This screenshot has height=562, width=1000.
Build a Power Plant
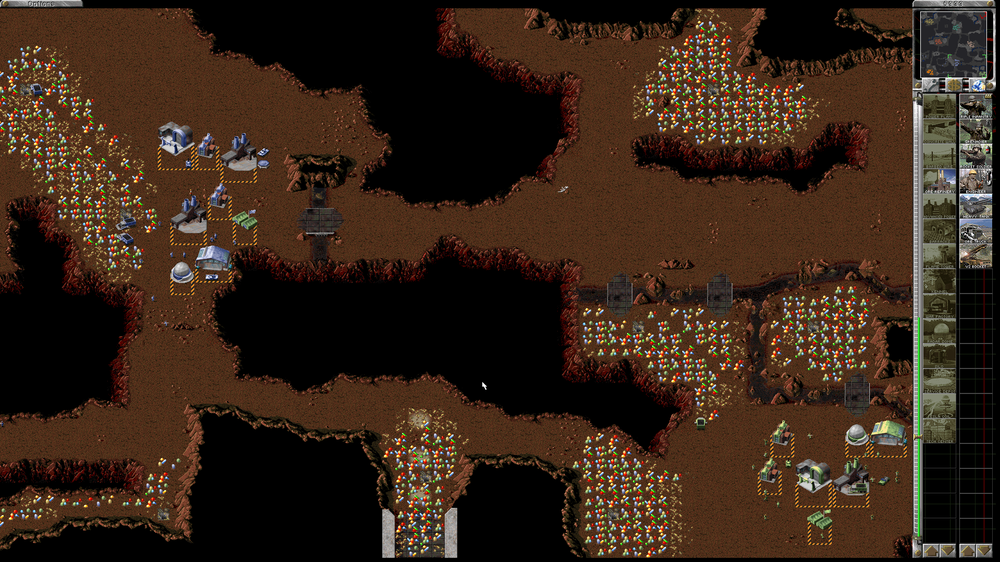pos(938,106)
